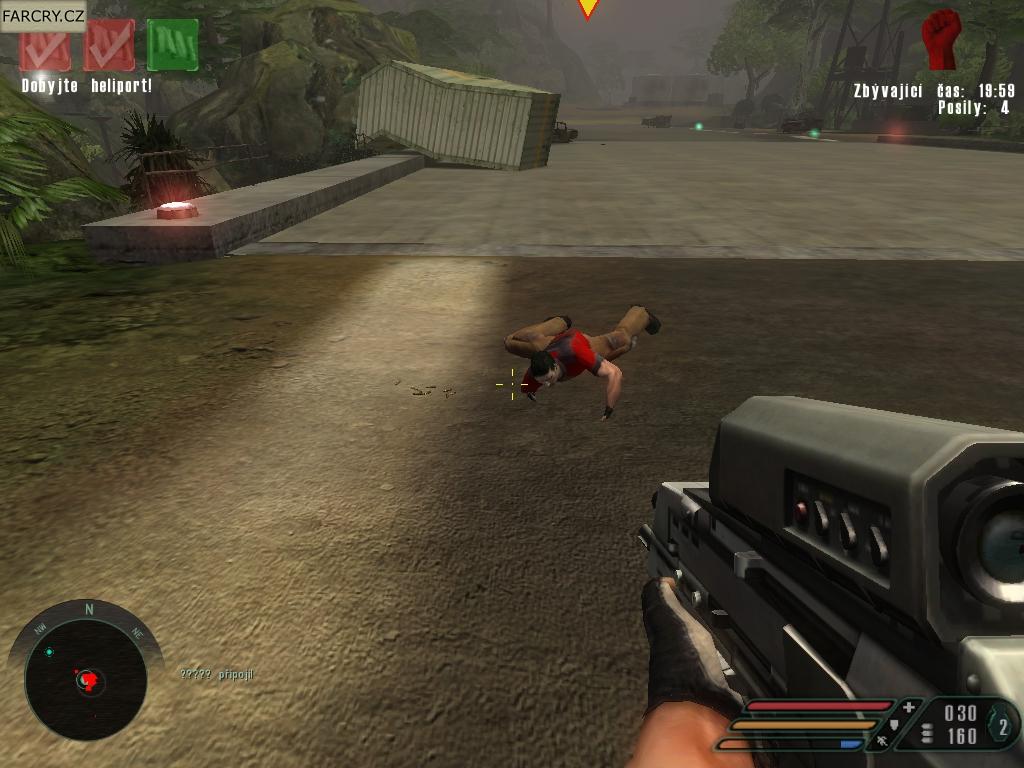
Task: Select the green flag objective icon
Action: point(172,45)
